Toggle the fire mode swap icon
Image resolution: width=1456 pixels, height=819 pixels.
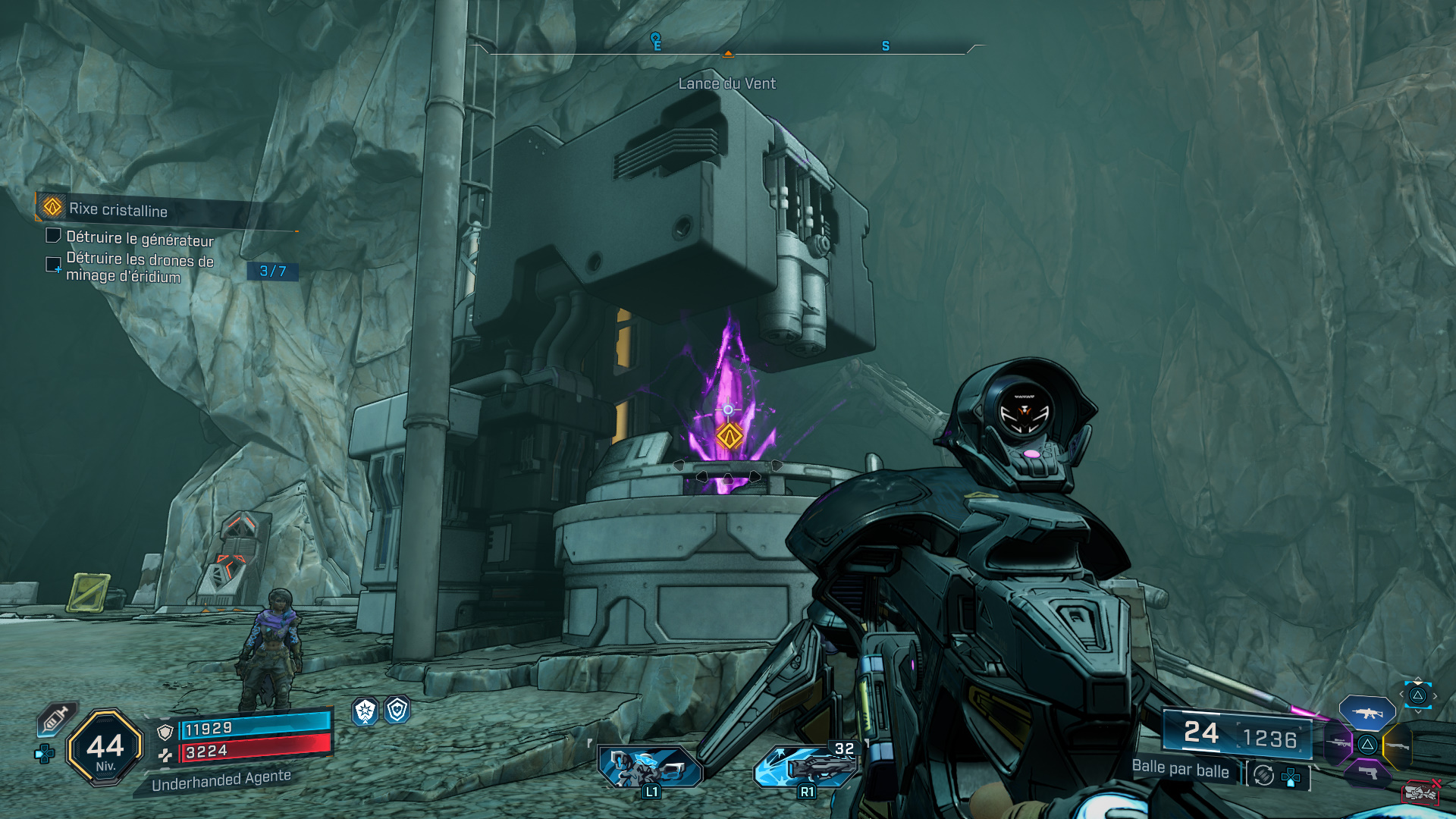pyautogui.click(x=1263, y=775)
